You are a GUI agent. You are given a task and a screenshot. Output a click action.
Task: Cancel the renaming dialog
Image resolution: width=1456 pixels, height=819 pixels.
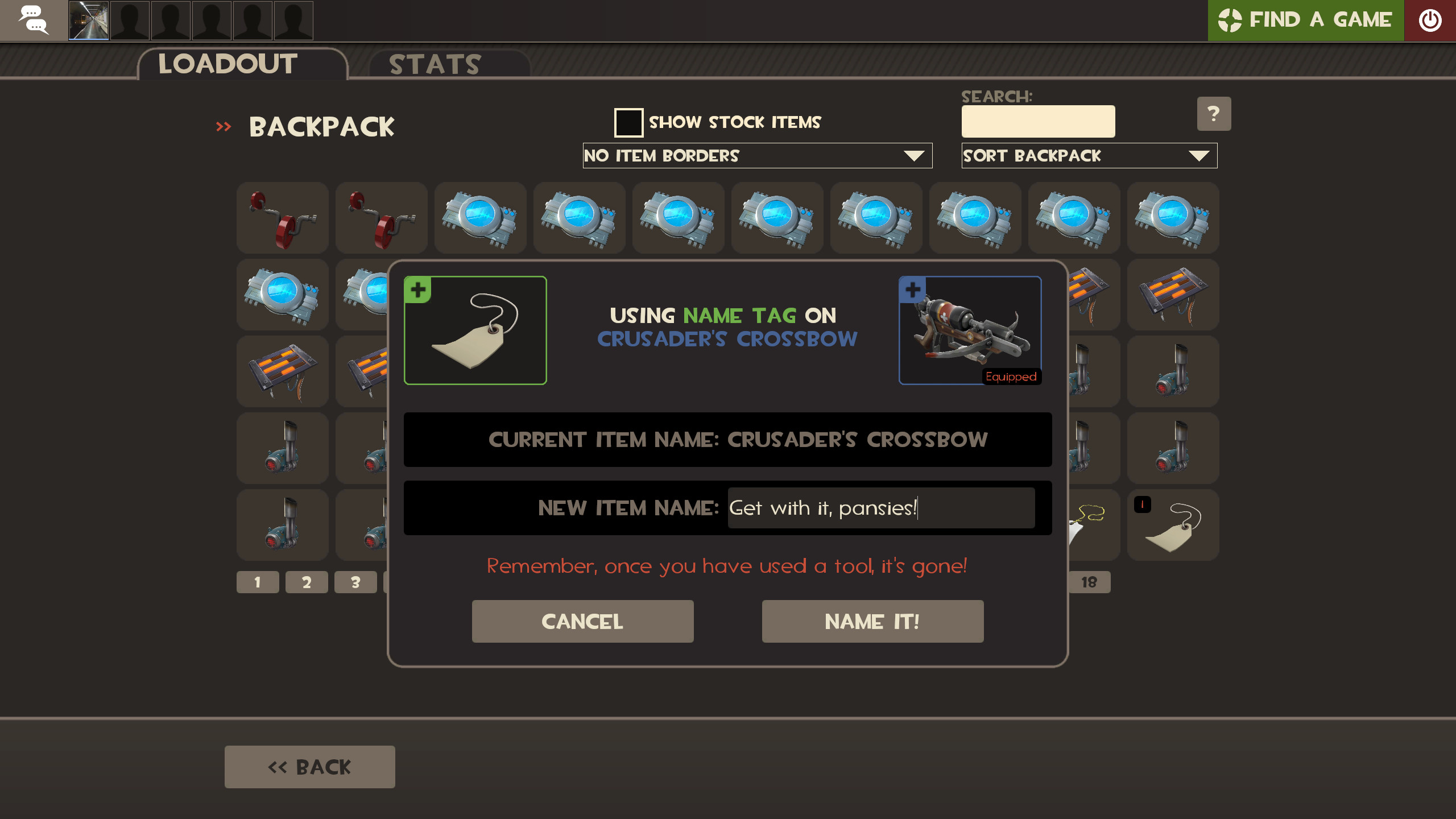click(x=582, y=621)
